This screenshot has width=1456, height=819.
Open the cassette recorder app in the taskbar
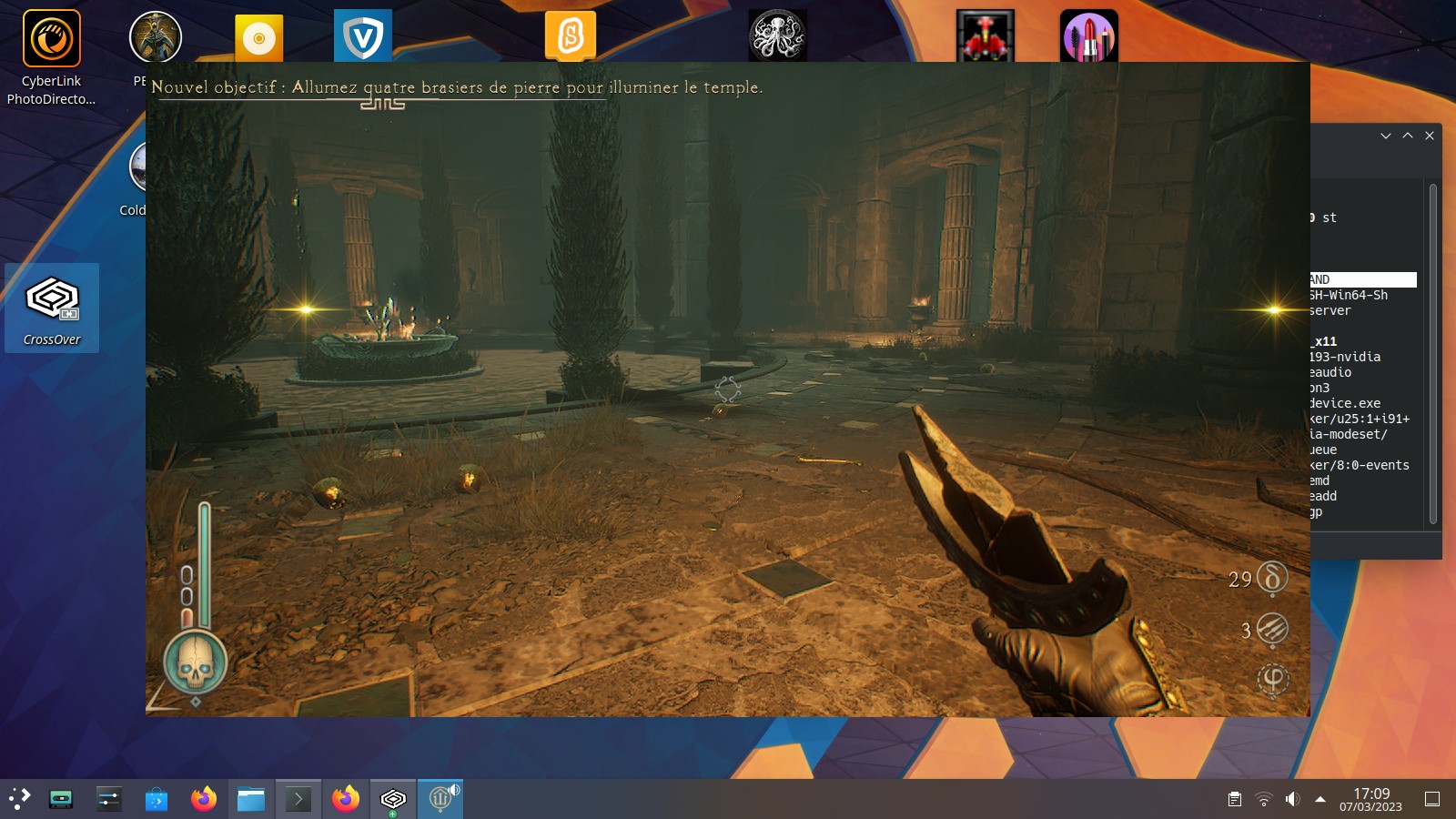click(x=61, y=800)
